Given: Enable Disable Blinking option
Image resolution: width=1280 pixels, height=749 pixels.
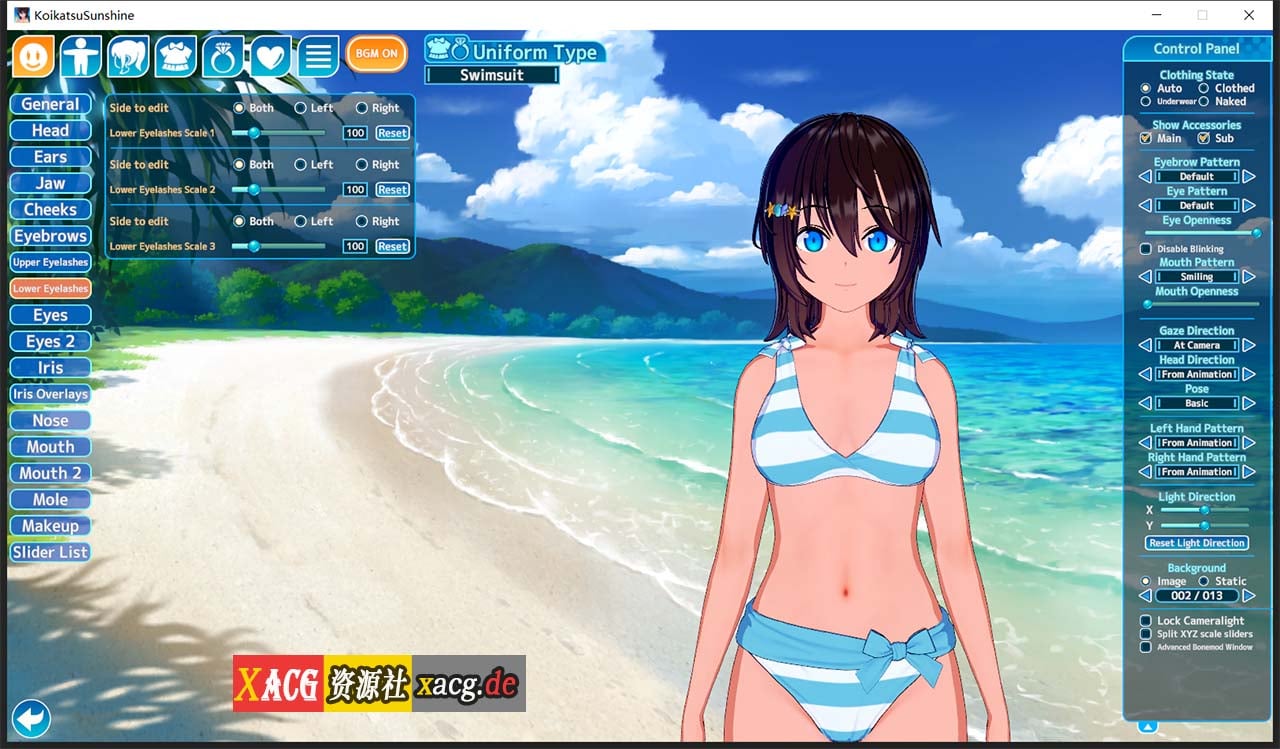Looking at the screenshot, I should [1145, 249].
